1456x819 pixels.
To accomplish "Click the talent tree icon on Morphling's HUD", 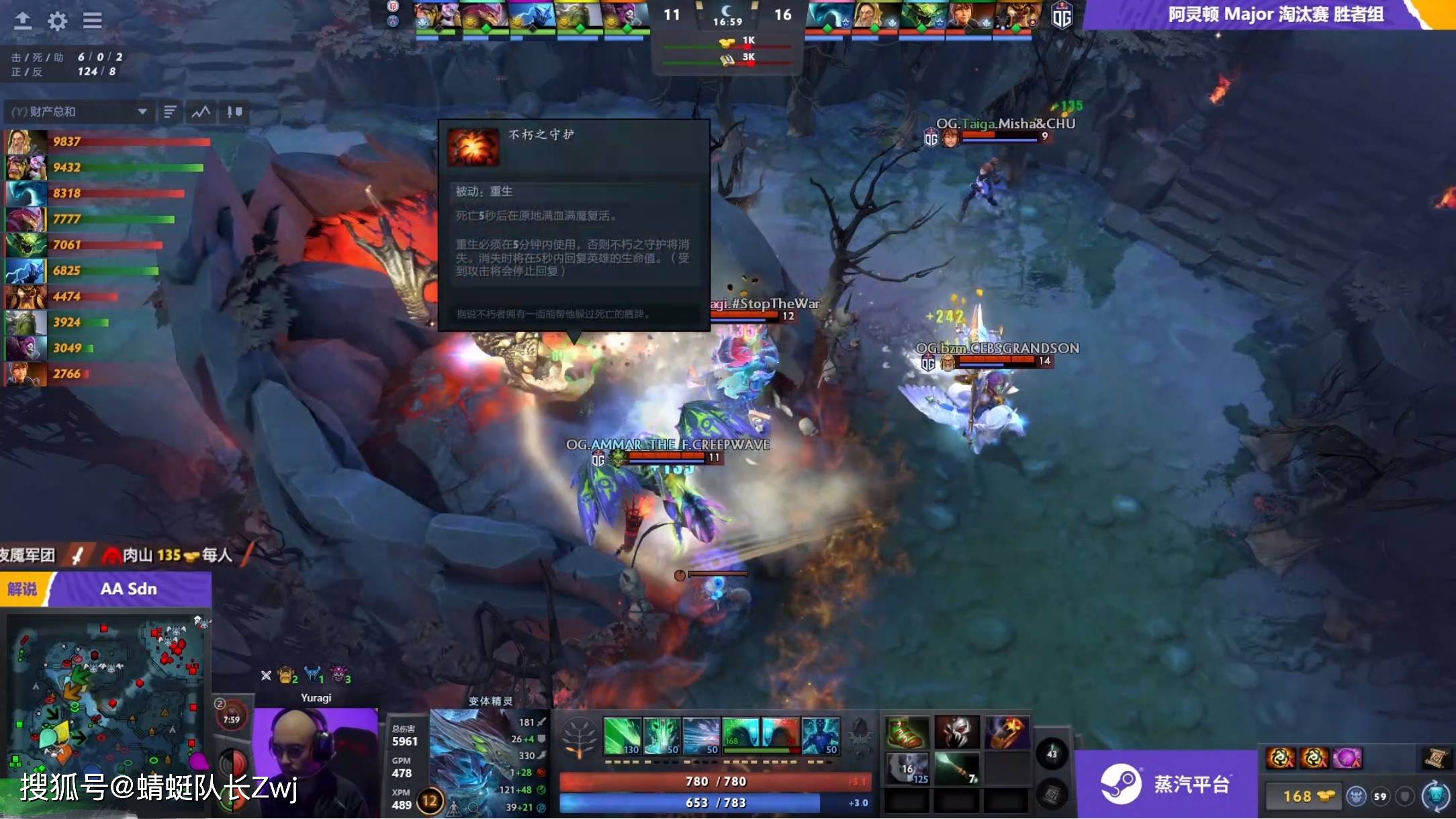I will click(x=579, y=736).
